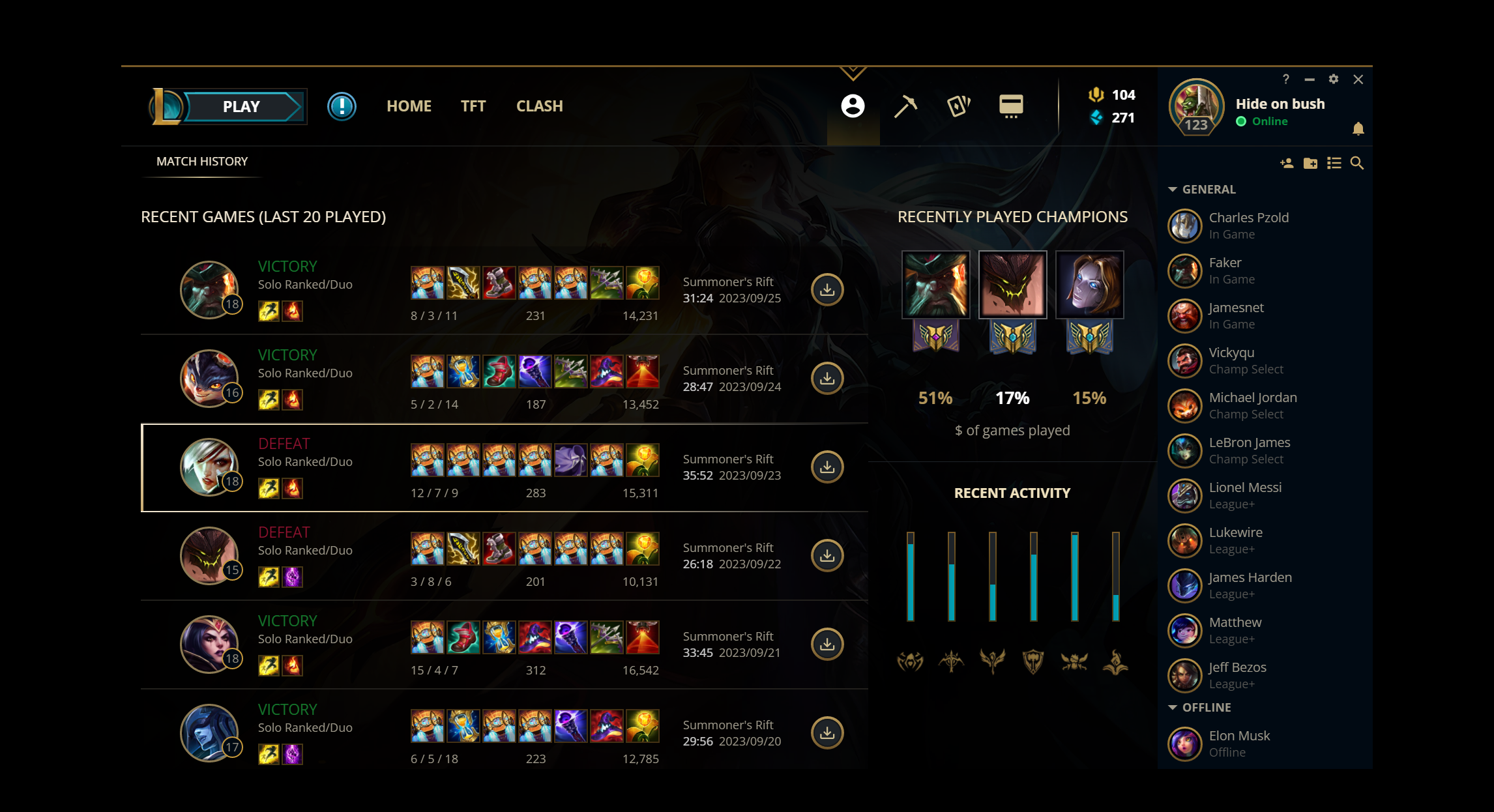Click the blue alert icon beside Play
This screenshot has height=812, width=1494.
pyautogui.click(x=342, y=107)
